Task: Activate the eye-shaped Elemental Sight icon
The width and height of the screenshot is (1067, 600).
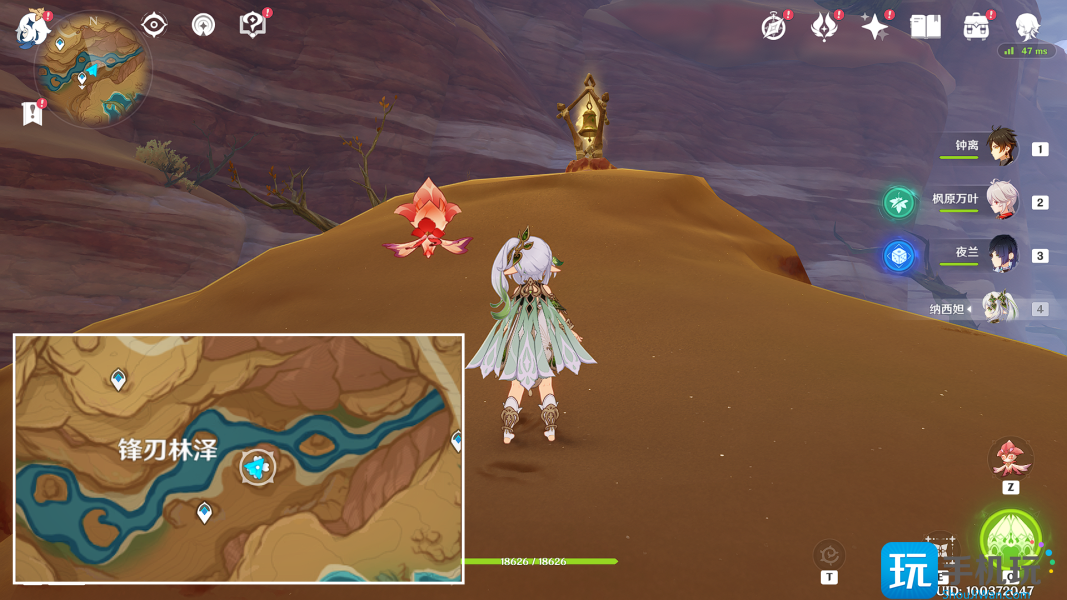Action: pyautogui.click(x=154, y=25)
